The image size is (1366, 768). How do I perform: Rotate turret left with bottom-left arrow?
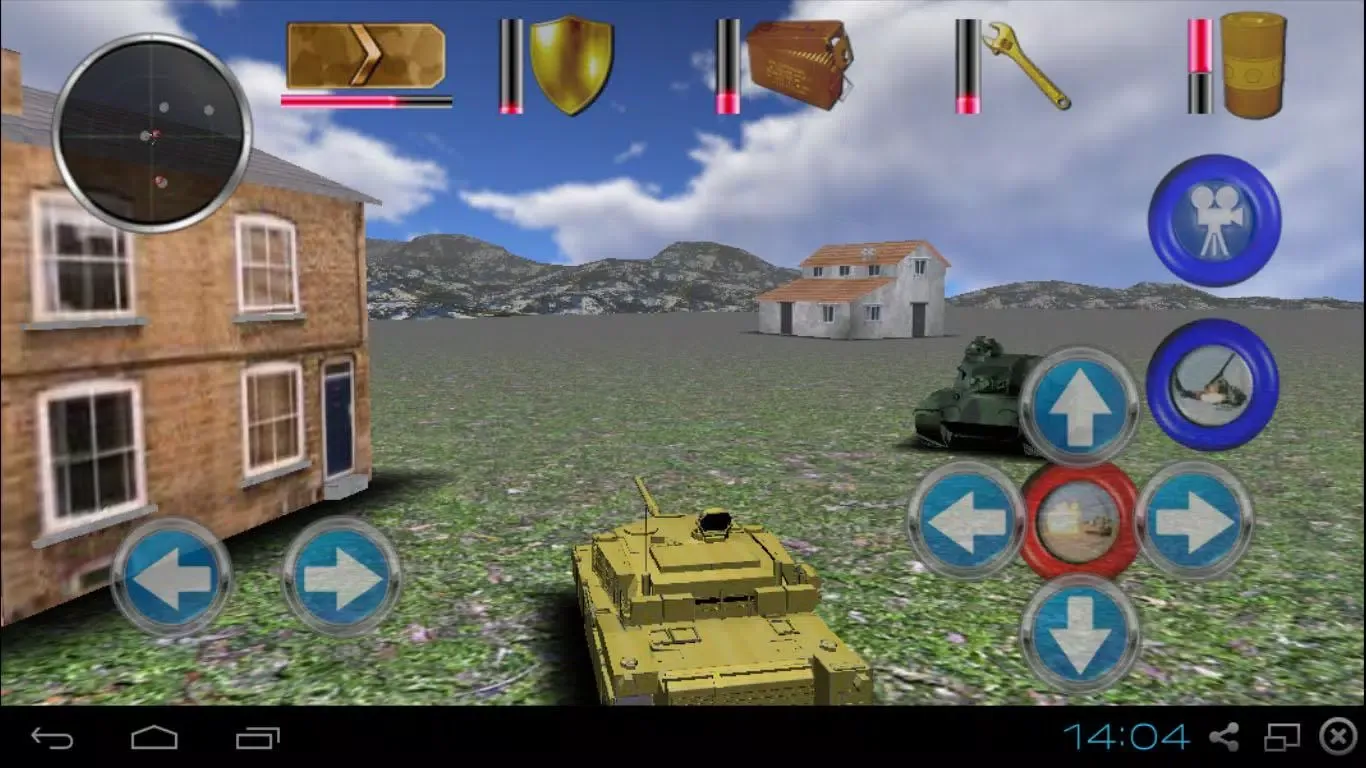(172, 575)
